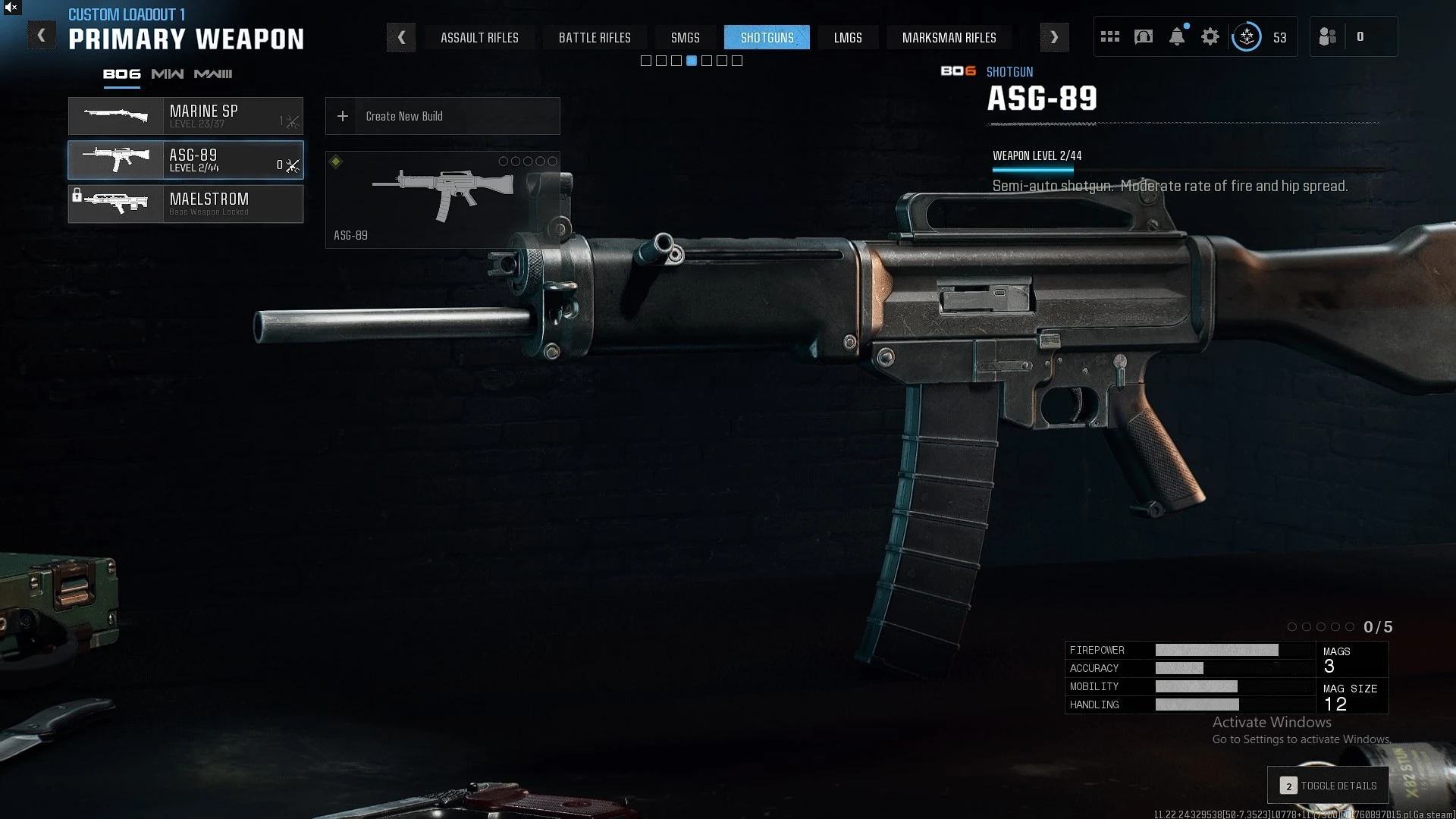The width and height of the screenshot is (1456, 819).
Task: Open notifications via the bell icon
Action: click(x=1177, y=36)
